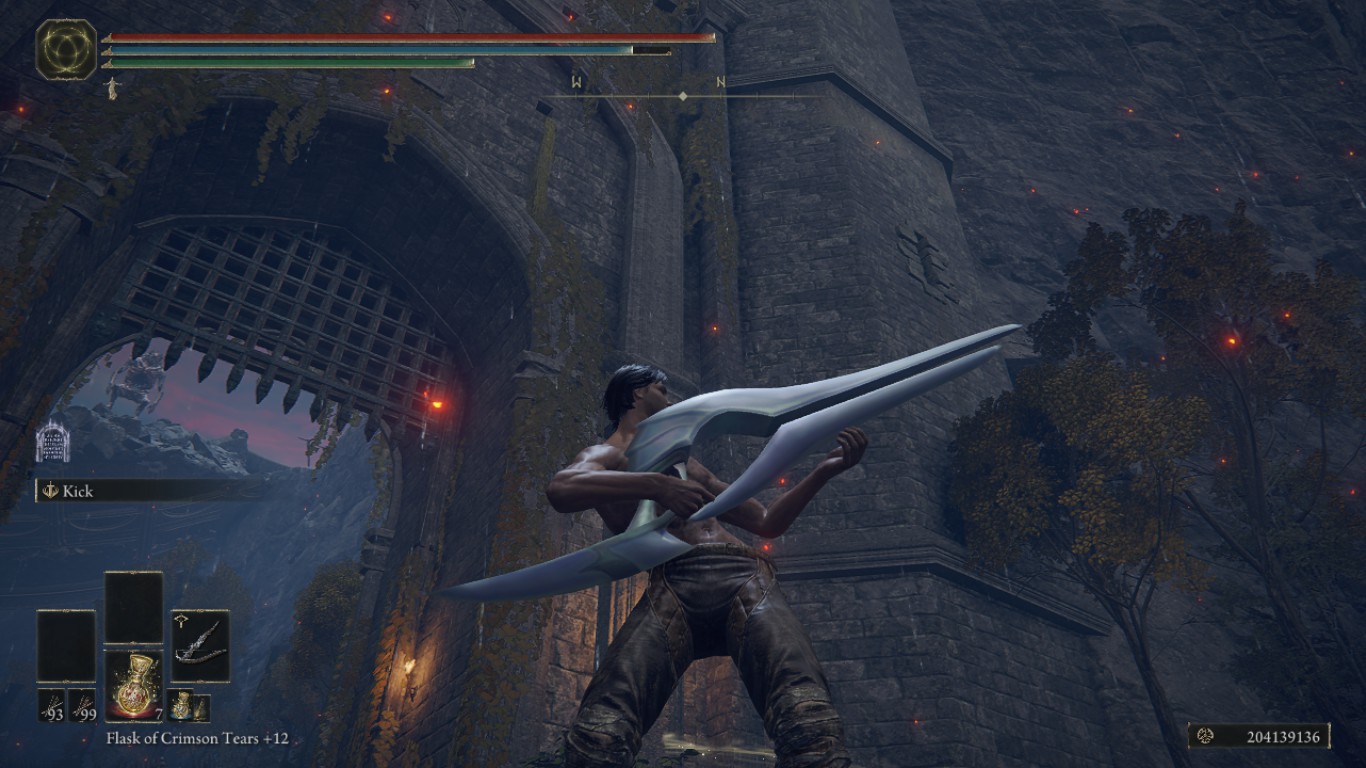Click the white gate icon above Kick
1366x768 pixels.
pyautogui.click(x=52, y=442)
